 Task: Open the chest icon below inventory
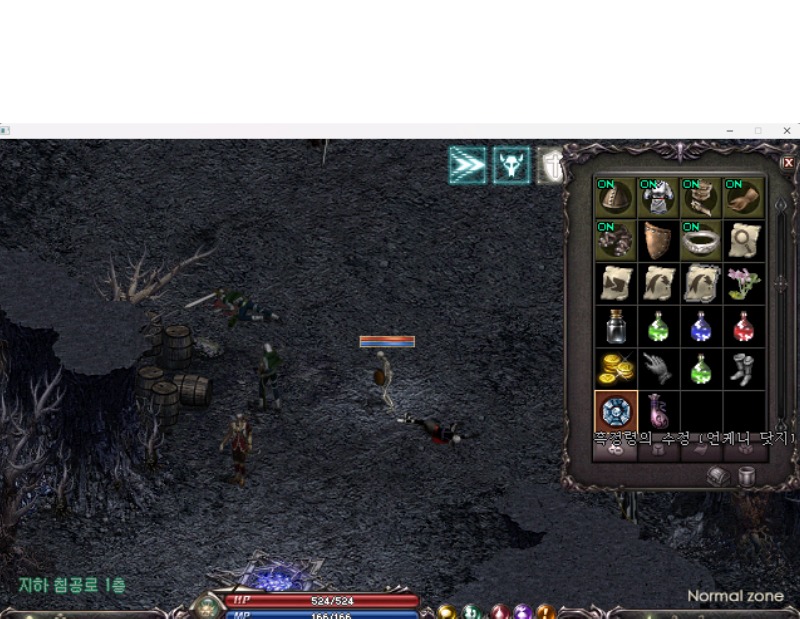(719, 476)
